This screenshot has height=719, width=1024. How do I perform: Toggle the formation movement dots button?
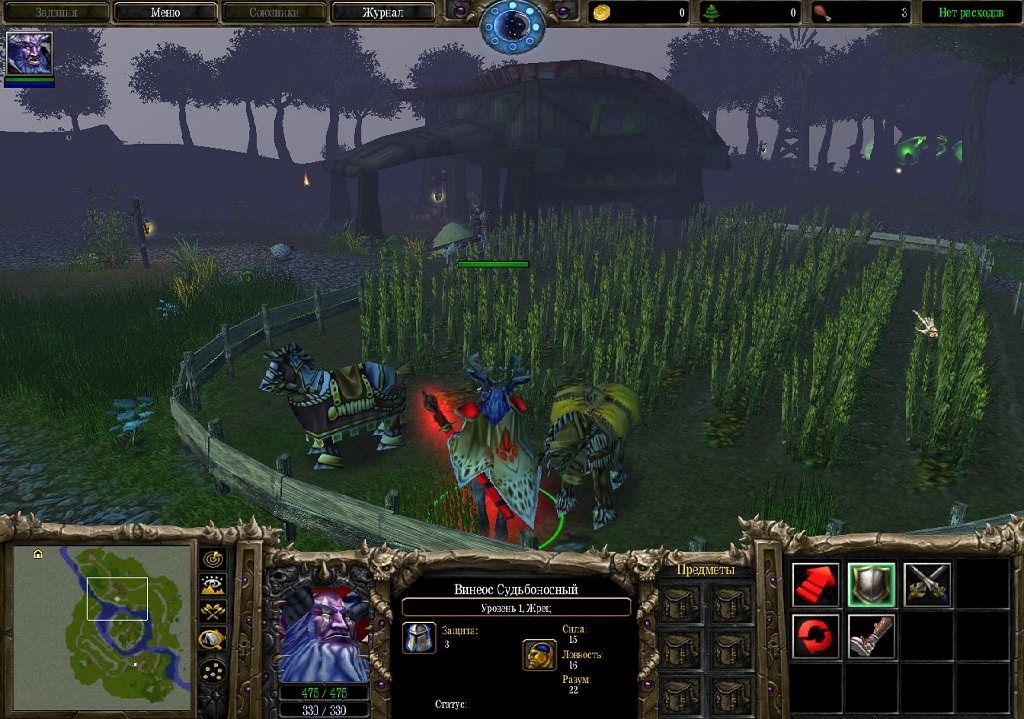(213, 670)
